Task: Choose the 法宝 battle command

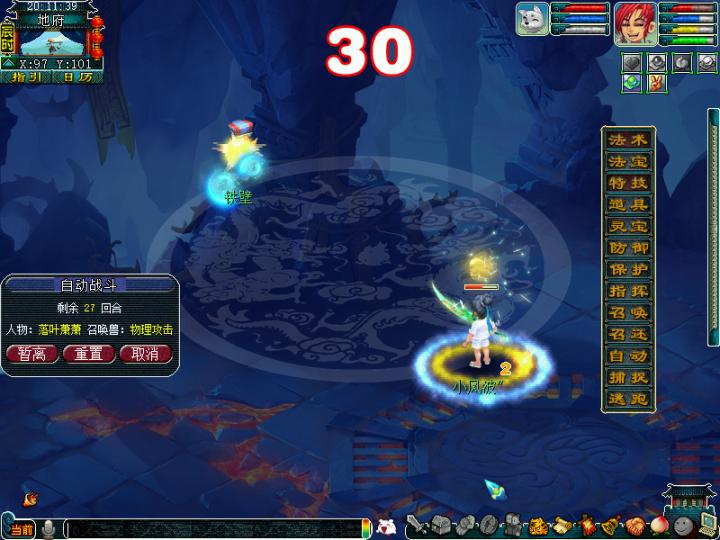Action: click(x=629, y=161)
